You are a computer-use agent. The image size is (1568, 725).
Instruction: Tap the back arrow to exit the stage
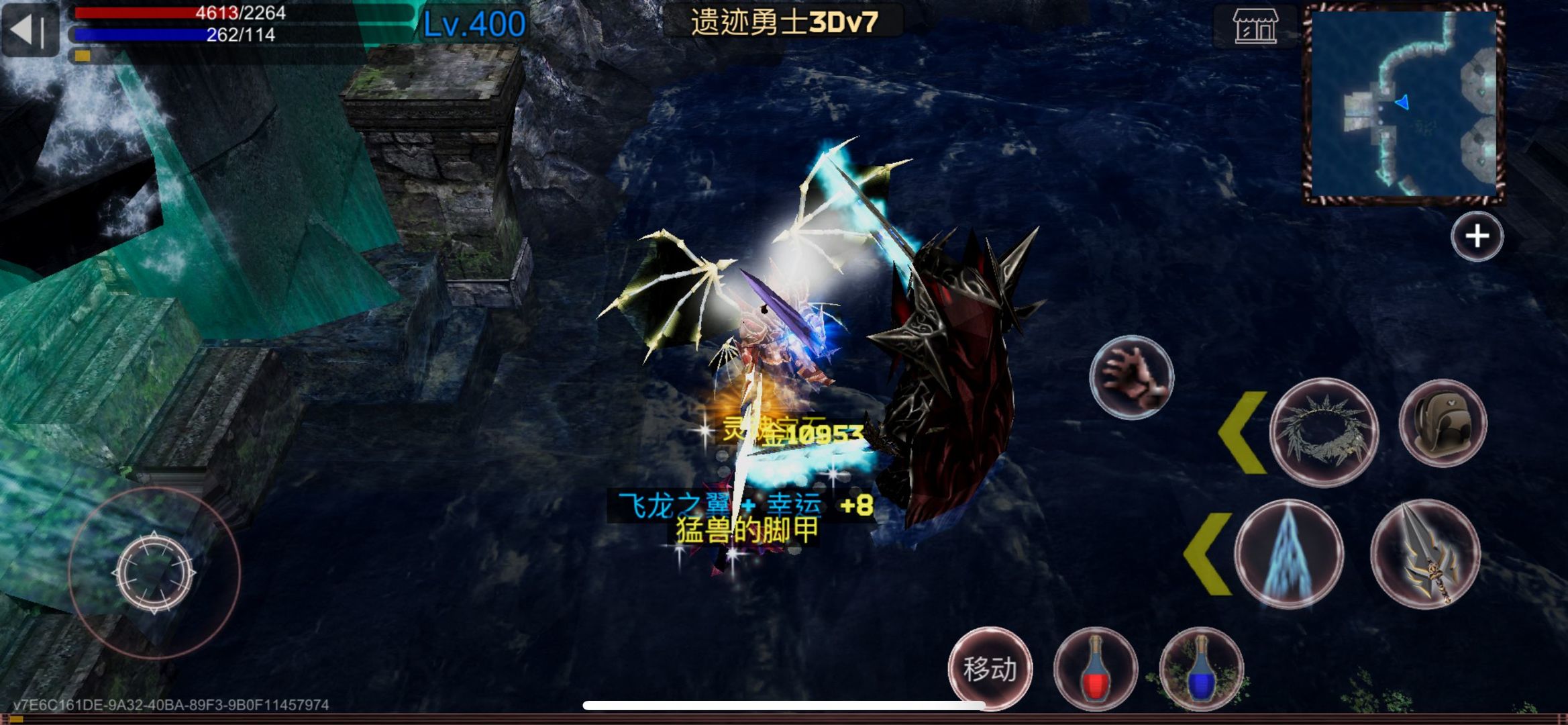click(30, 30)
